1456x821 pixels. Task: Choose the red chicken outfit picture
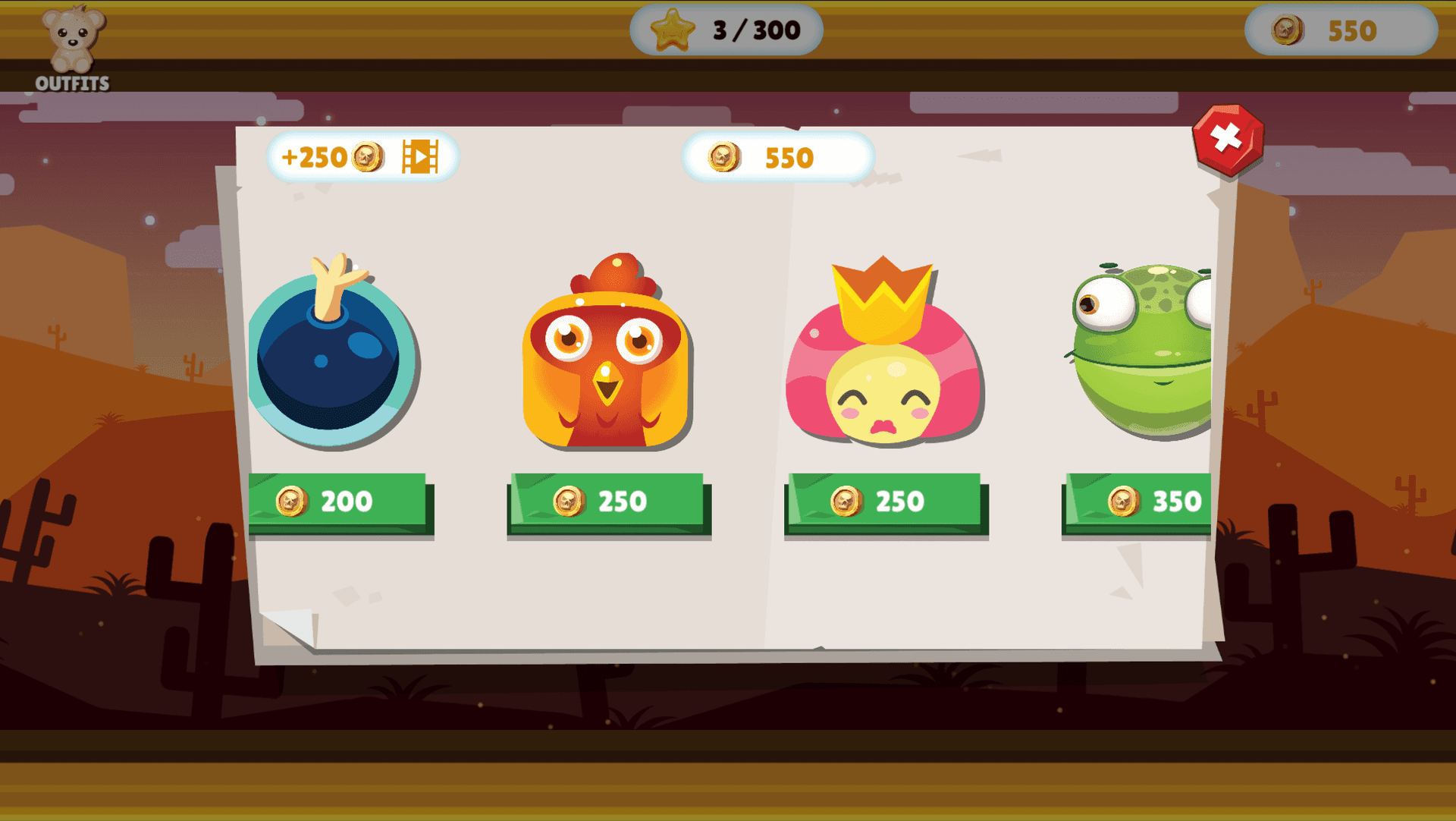pyautogui.click(x=606, y=353)
